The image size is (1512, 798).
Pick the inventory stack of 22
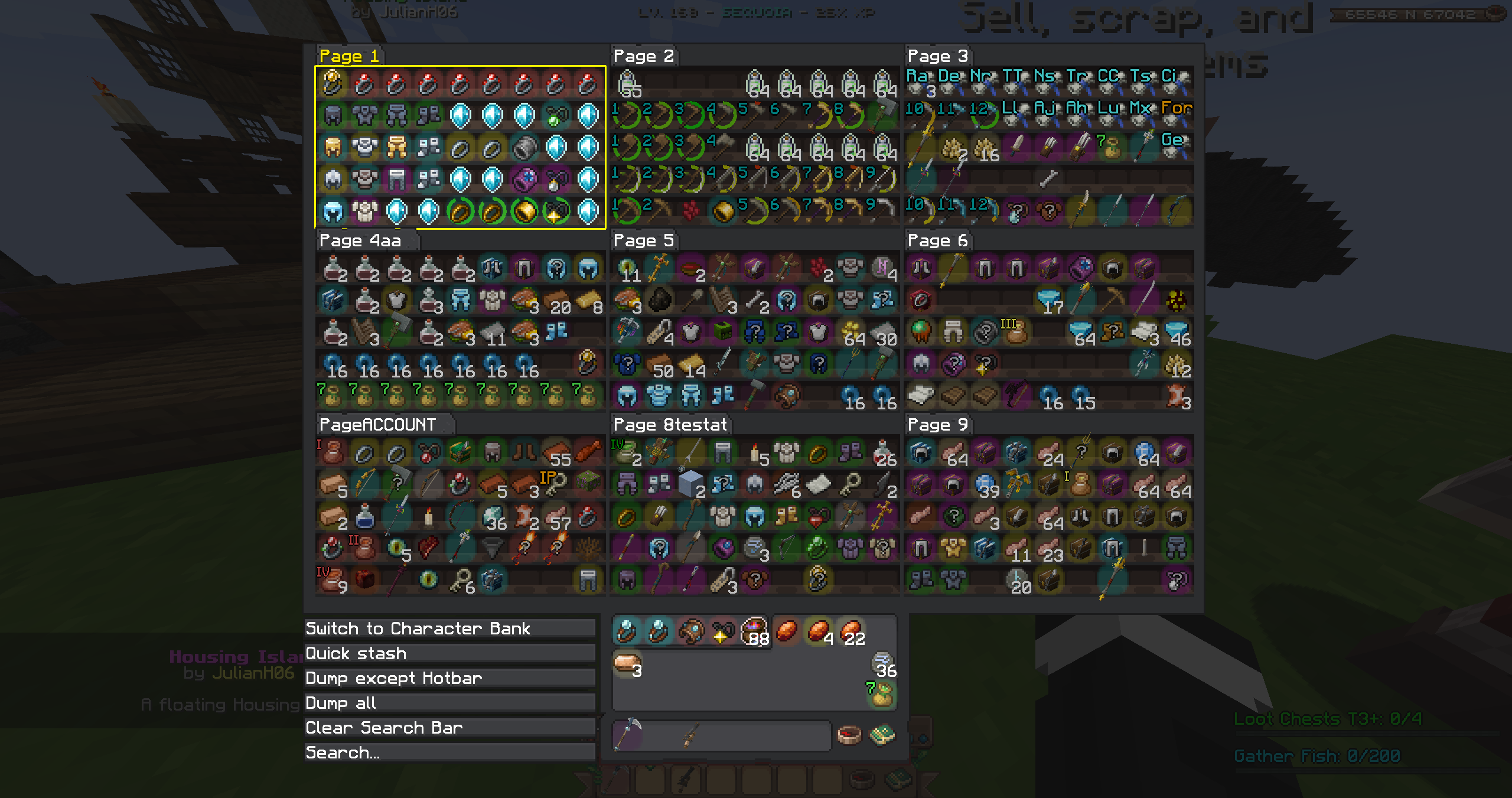coord(850,631)
